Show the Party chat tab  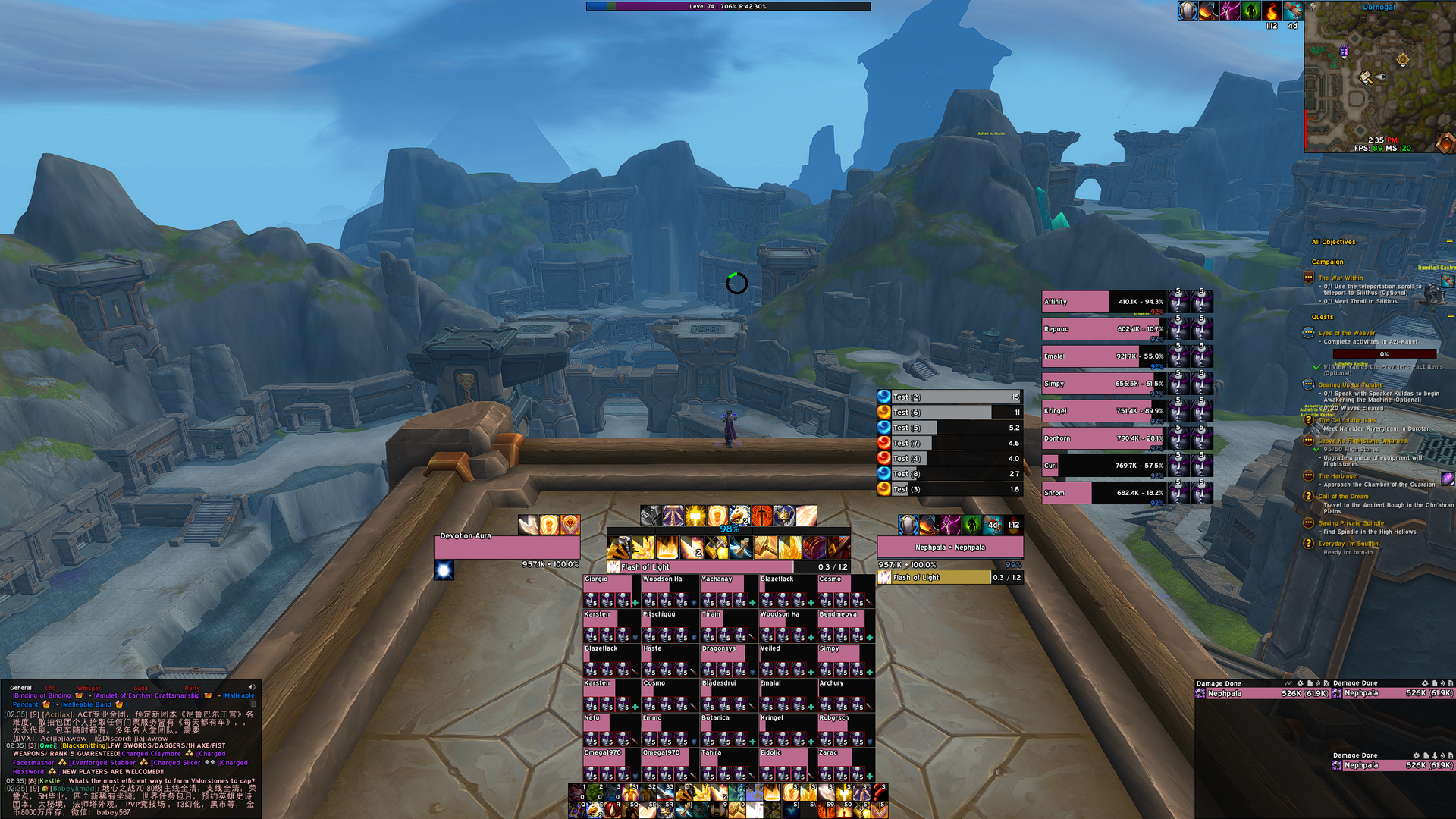(x=192, y=688)
